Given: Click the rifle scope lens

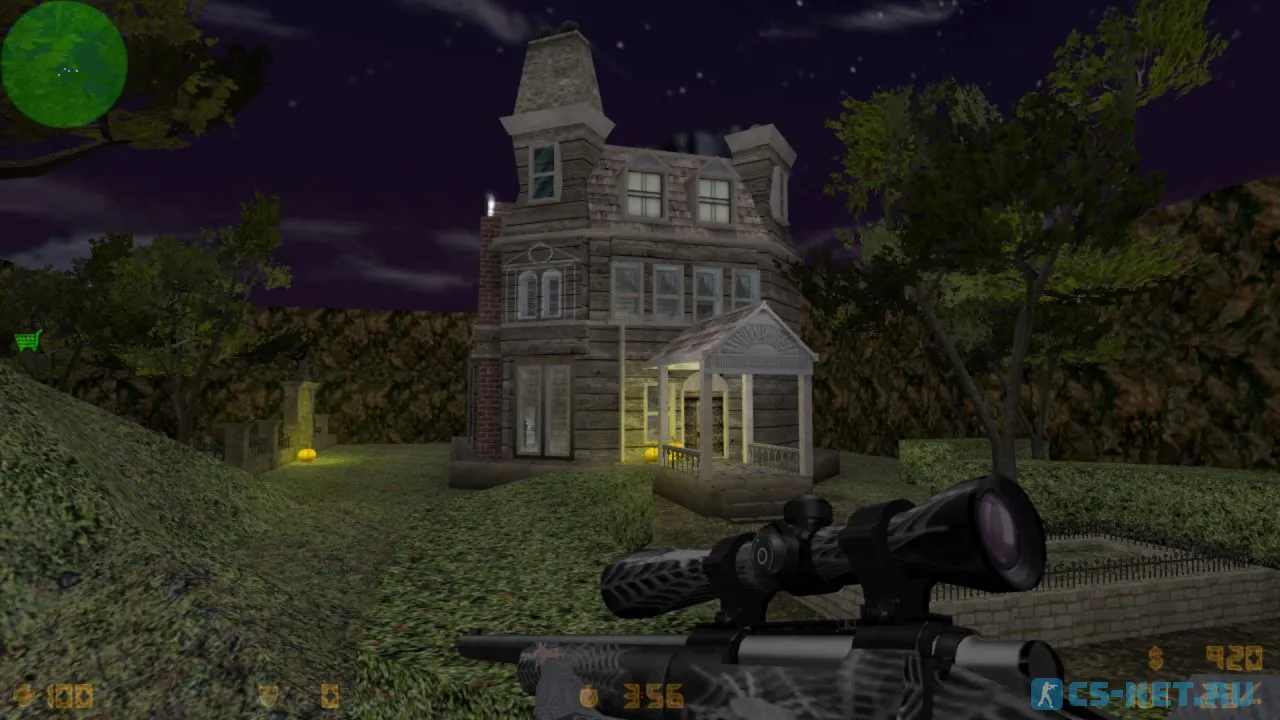Looking at the screenshot, I should coord(996,530).
